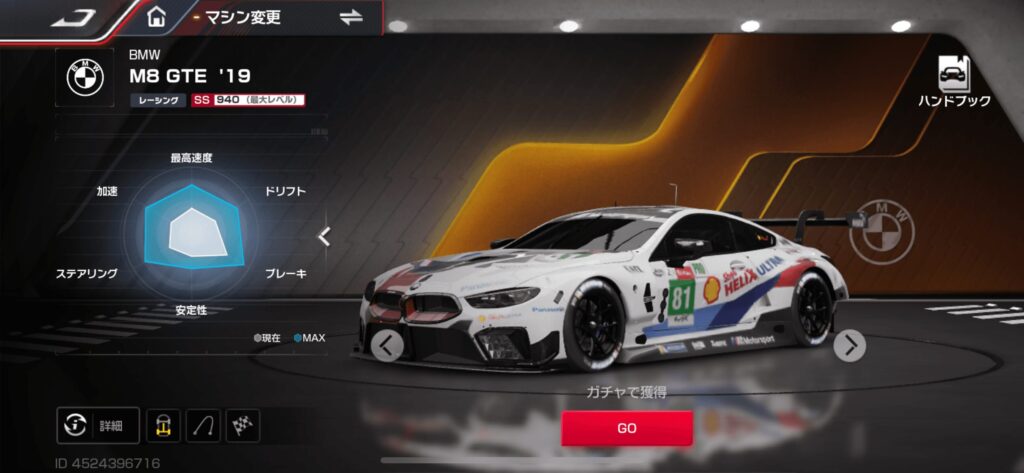The image size is (1024, 473).
Task: Tap the red GO button
Action: click(x=626, y=427)
